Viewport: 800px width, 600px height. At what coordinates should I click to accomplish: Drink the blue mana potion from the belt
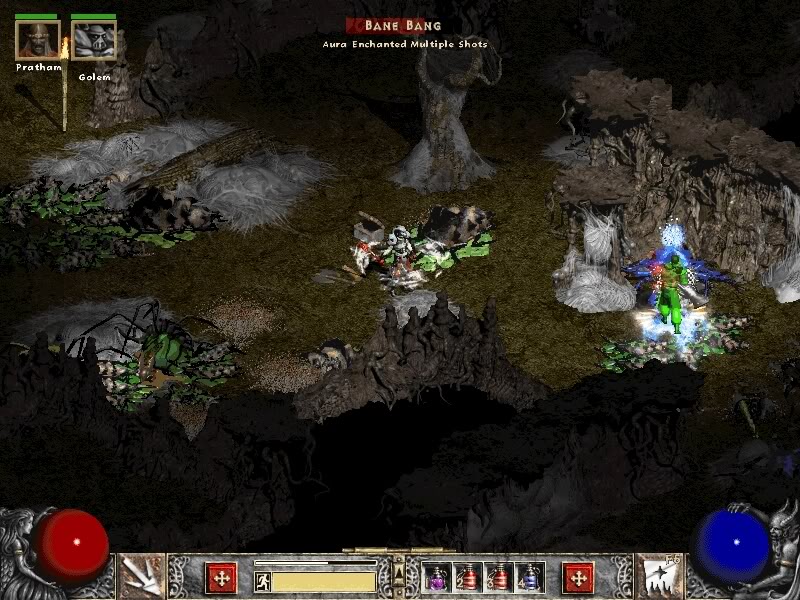click(x=529, y=578)
